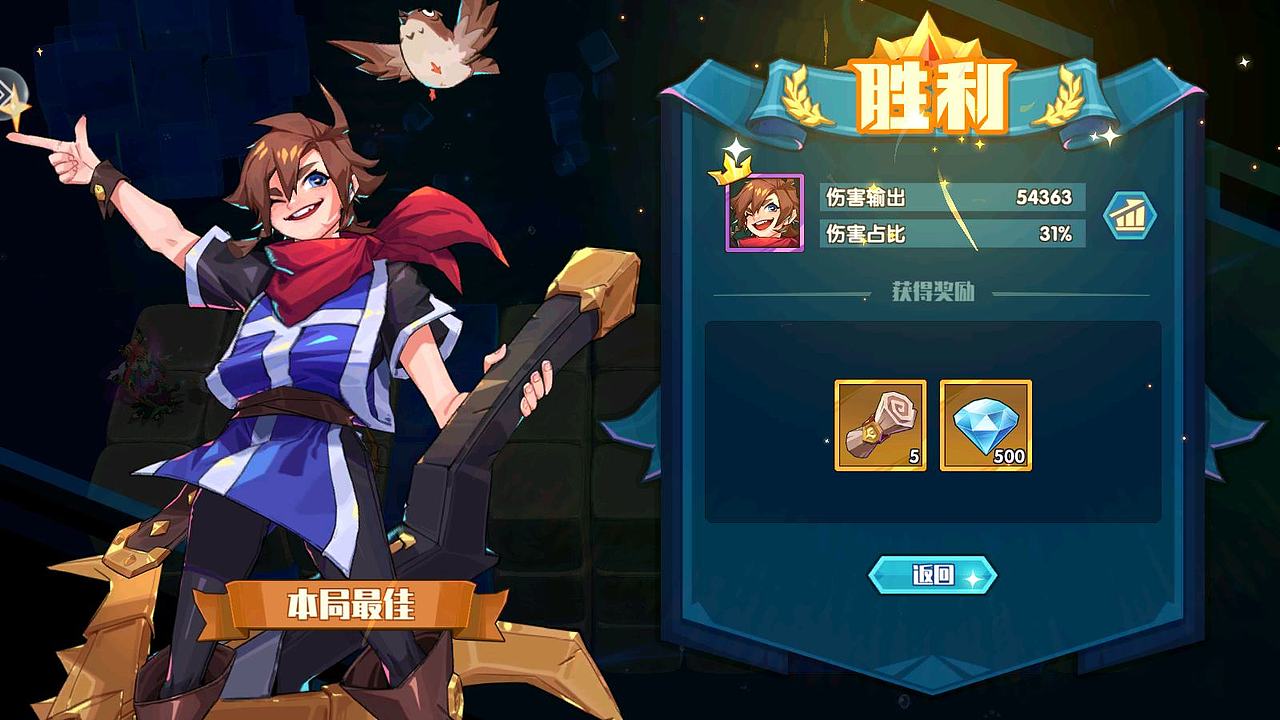The image size is (1280, 720).
Task: Select the MVP player avatar portrait
Action: [764, 213]
